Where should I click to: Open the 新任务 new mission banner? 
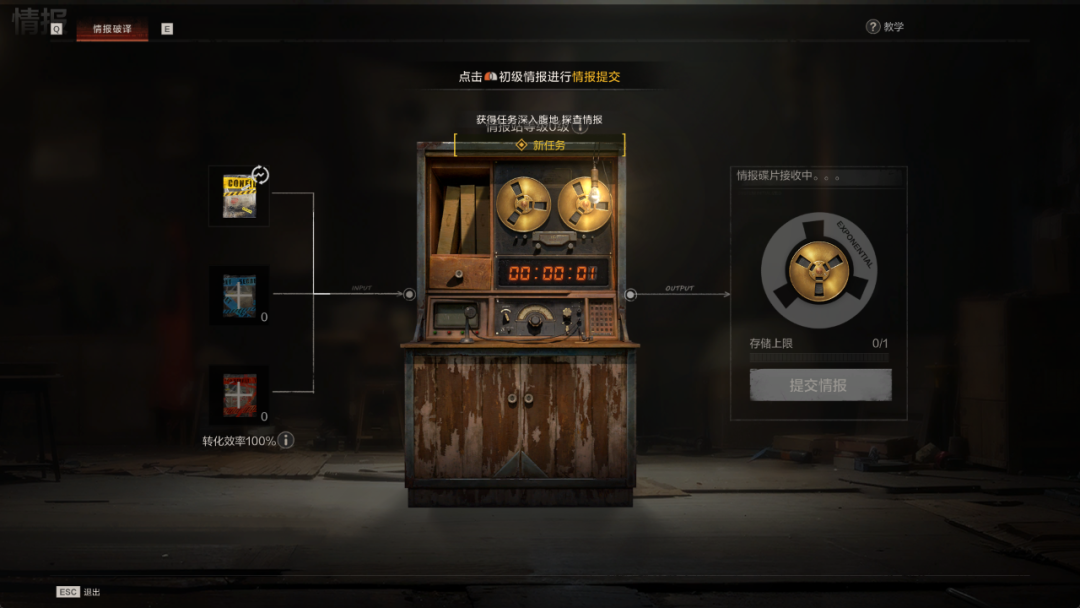(540, 145)
